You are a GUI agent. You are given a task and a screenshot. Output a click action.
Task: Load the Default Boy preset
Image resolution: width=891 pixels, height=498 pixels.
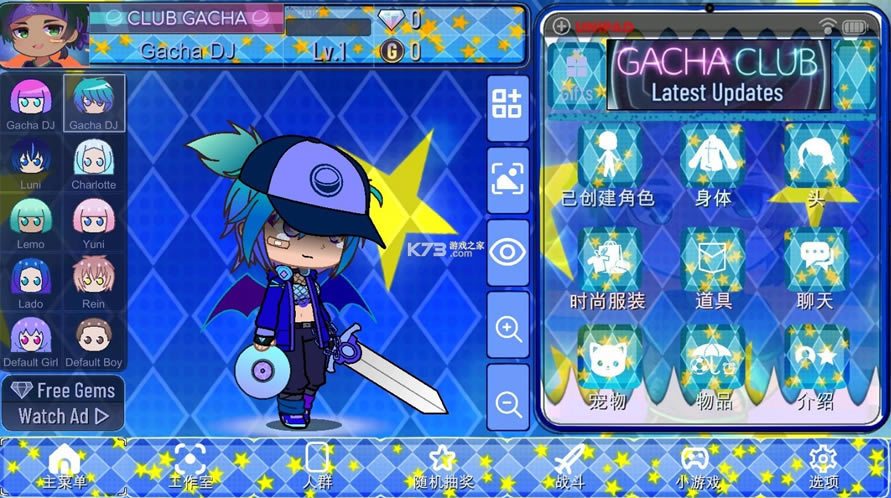(93, 340)
